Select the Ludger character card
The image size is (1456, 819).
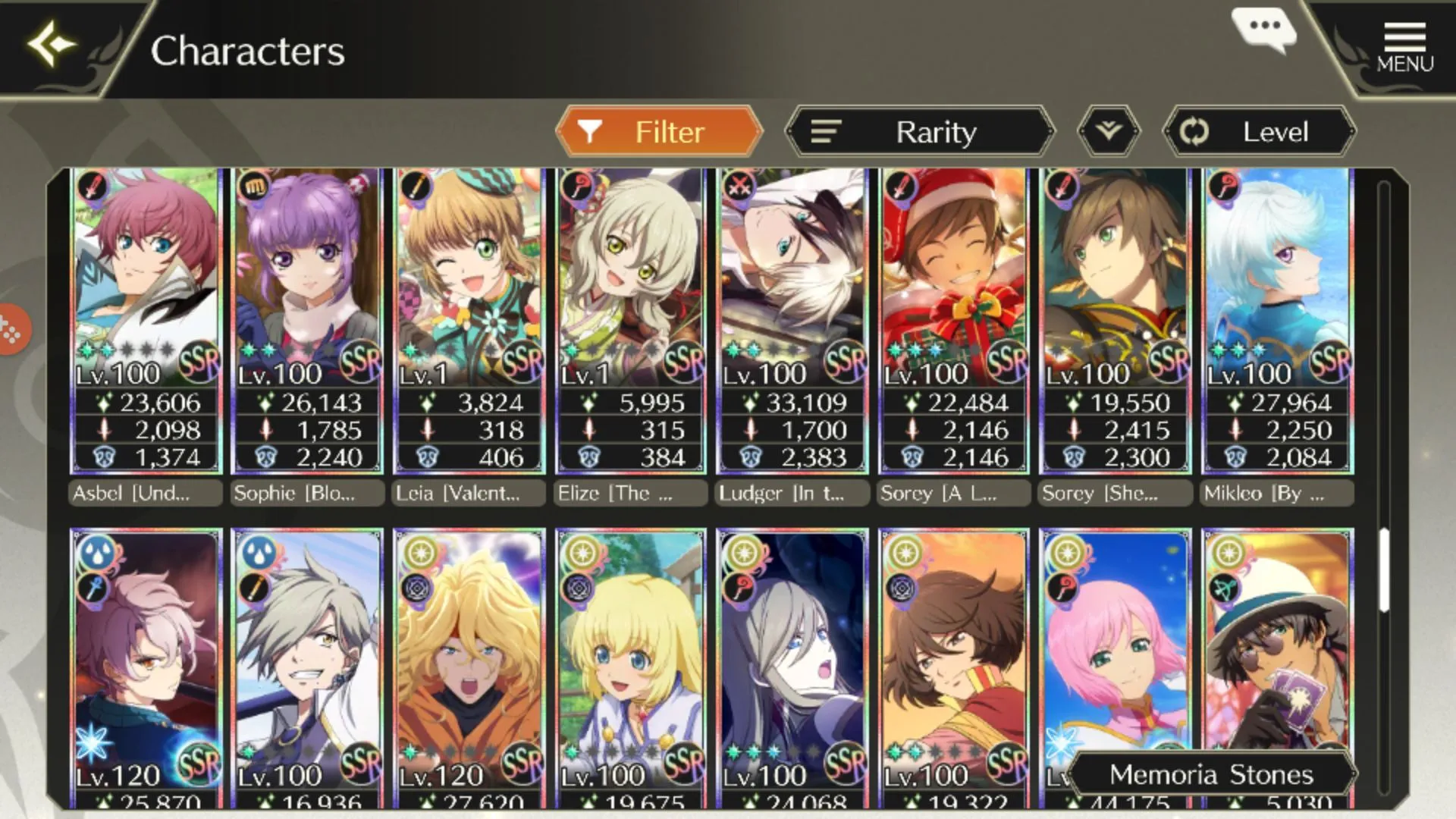coord(792,320)
